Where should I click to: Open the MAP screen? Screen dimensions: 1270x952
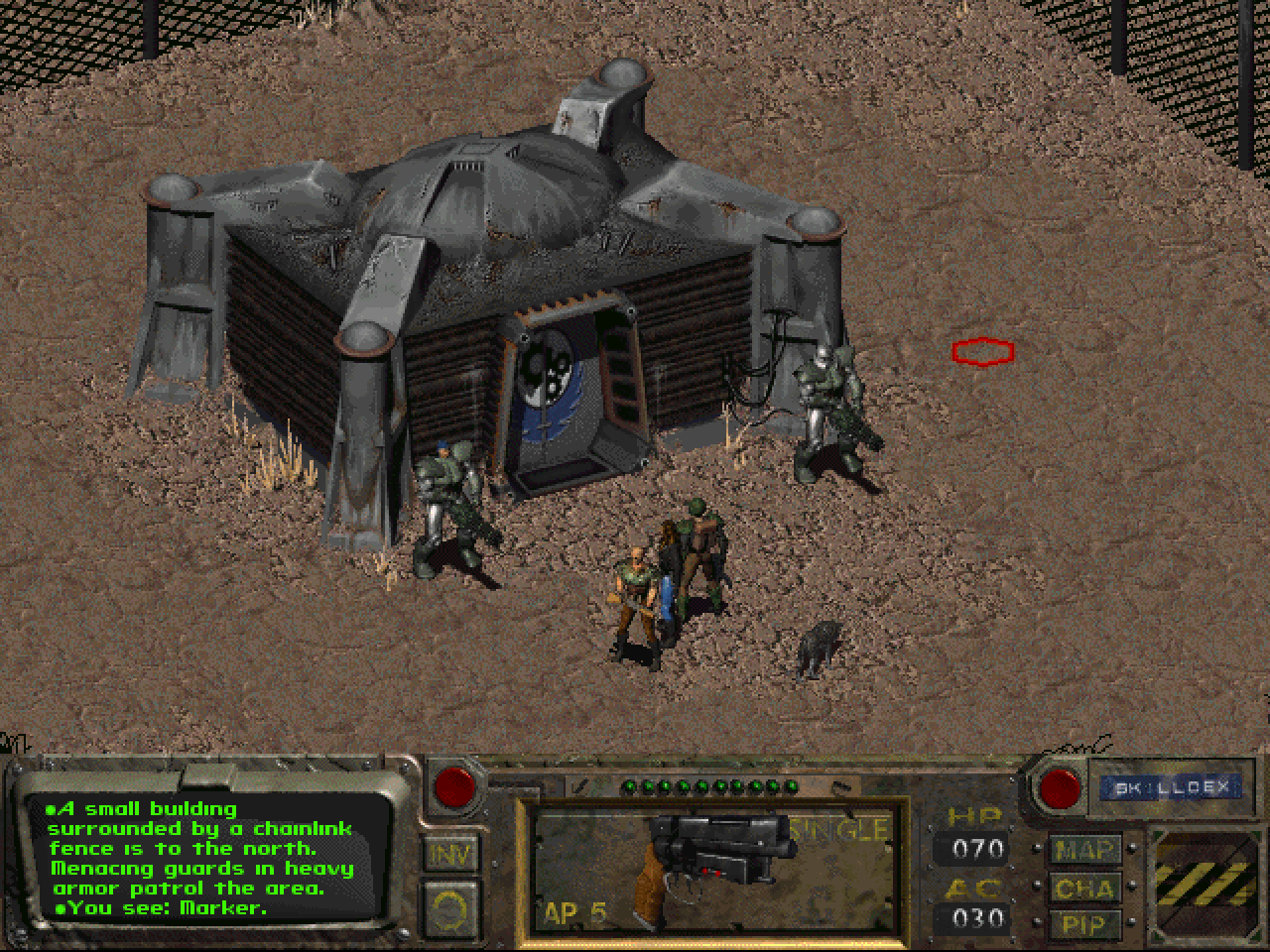click(1085, 851)
